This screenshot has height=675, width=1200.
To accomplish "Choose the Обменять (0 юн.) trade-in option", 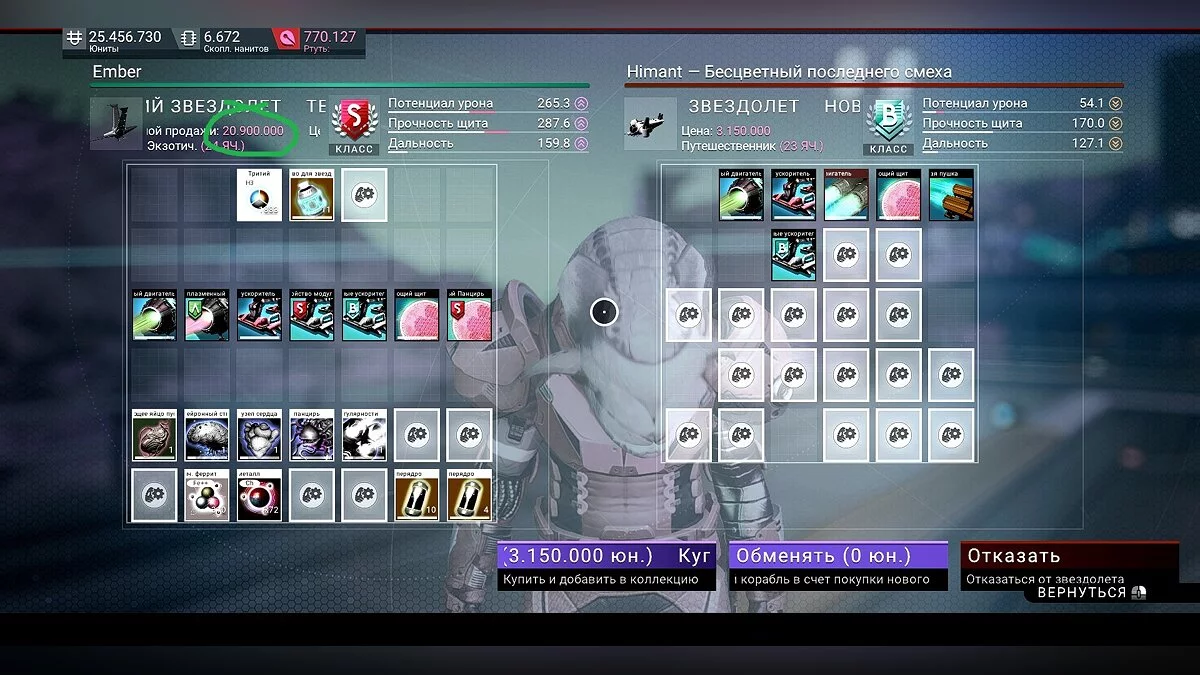I will (838, 565).
